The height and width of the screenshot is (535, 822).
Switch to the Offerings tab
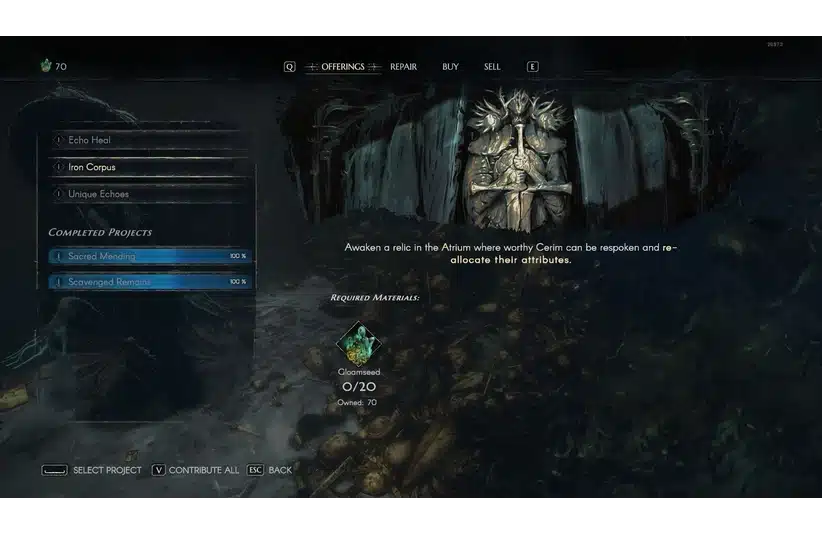pyautogui.click(x=343, y=67)
